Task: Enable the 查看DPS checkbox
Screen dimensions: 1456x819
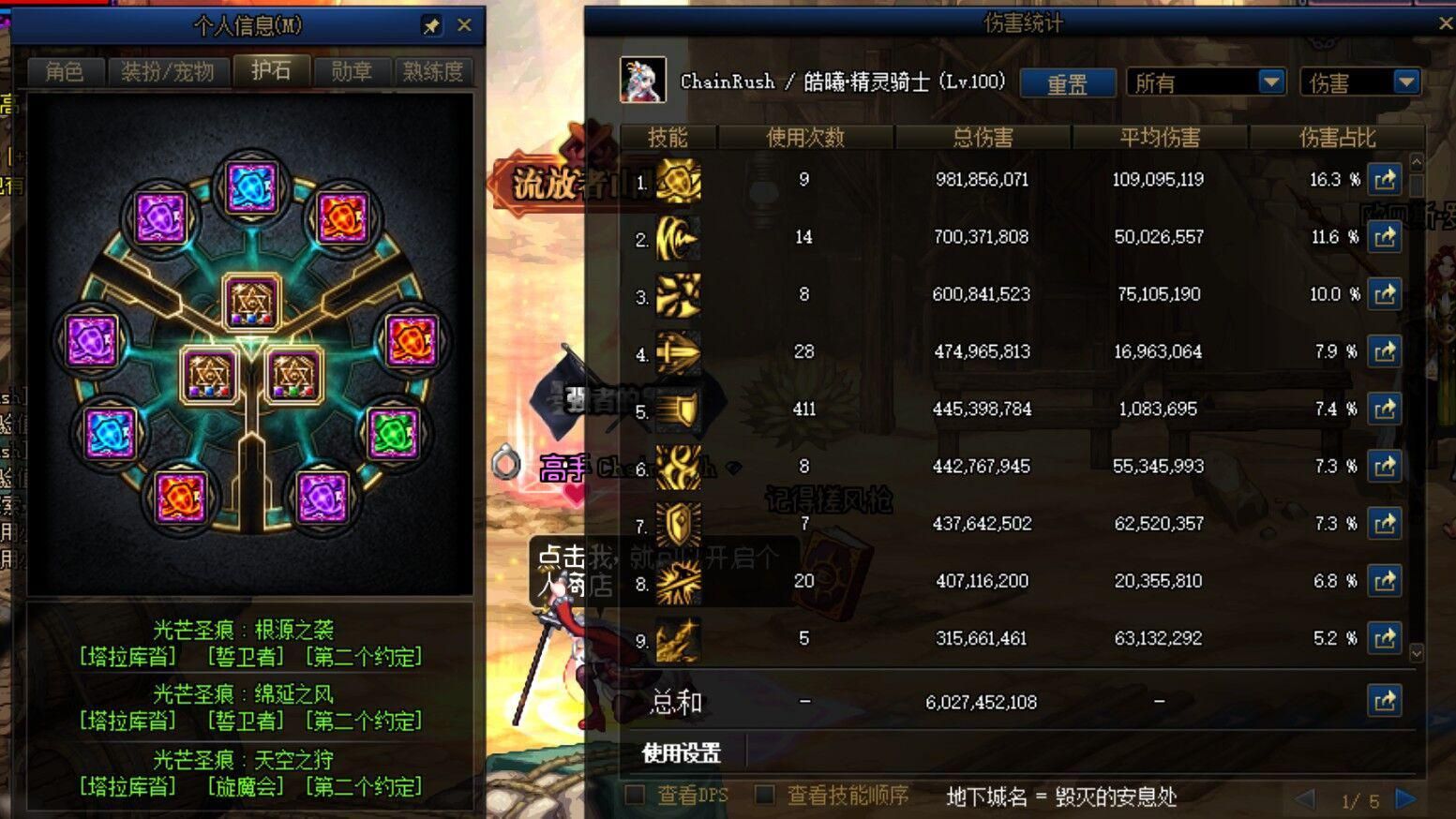Action: coord(636,793)
